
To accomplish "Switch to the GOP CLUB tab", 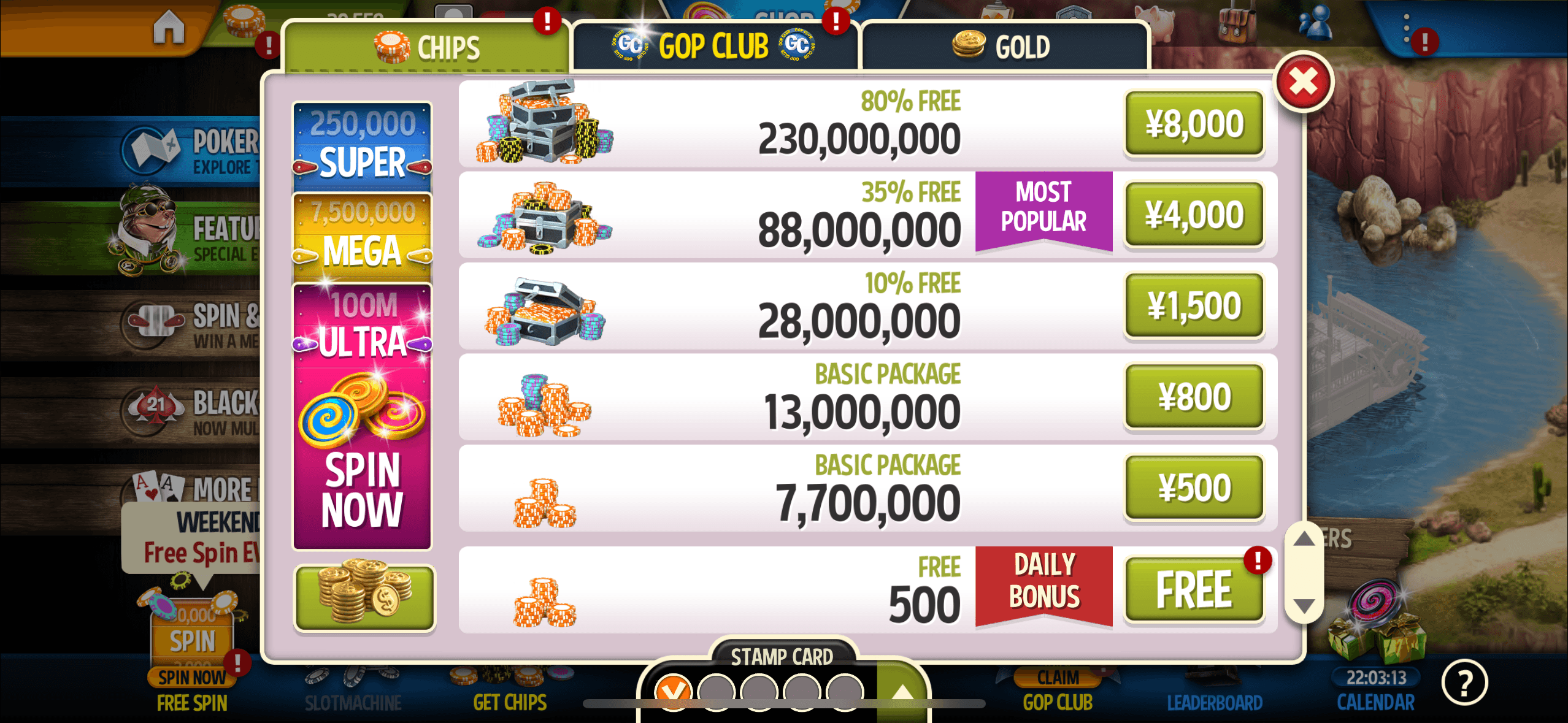I will coord(715,44).
